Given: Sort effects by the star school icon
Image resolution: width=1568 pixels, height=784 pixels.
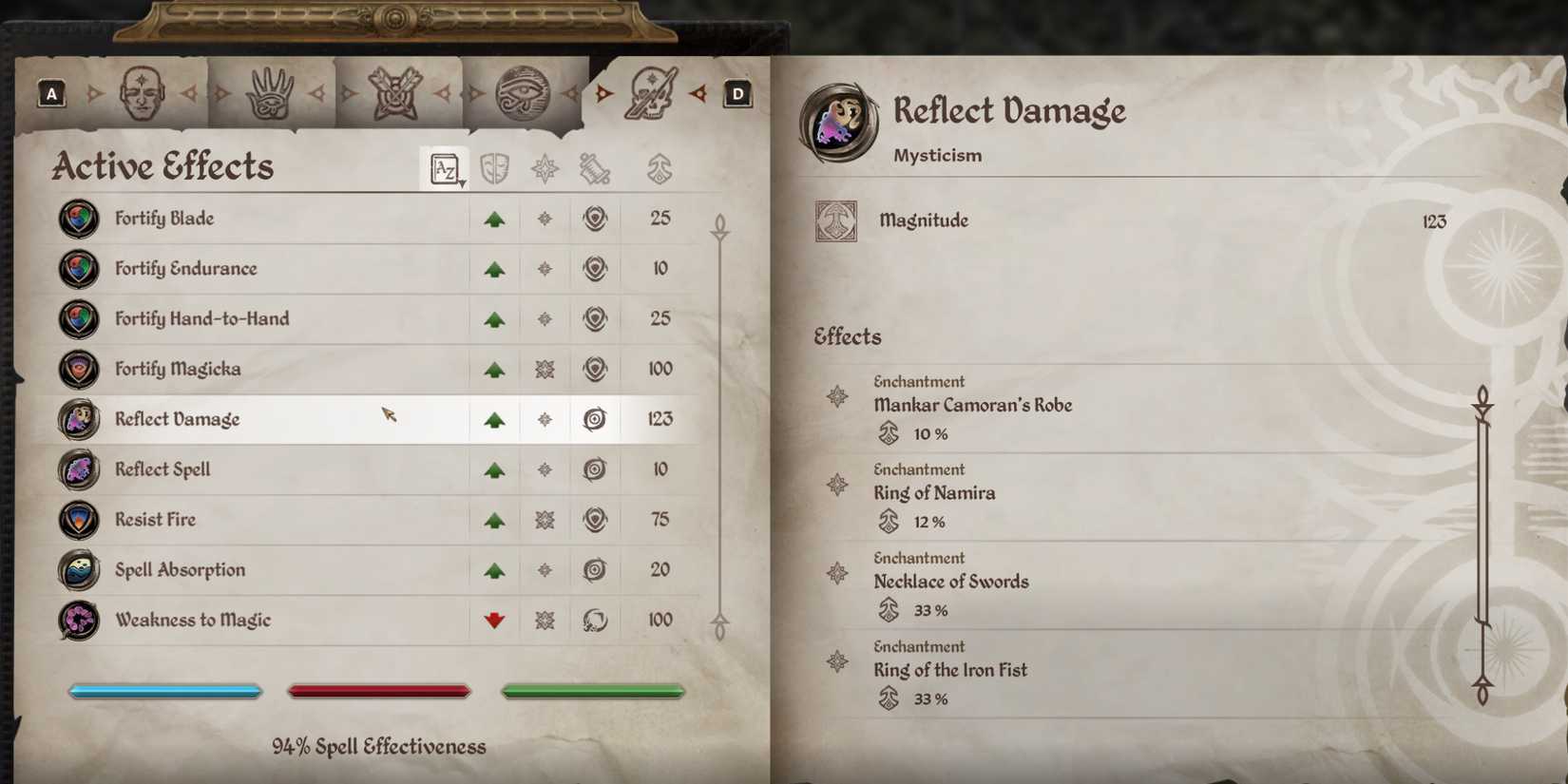Looking at the screenshot, I should (544, 167).
